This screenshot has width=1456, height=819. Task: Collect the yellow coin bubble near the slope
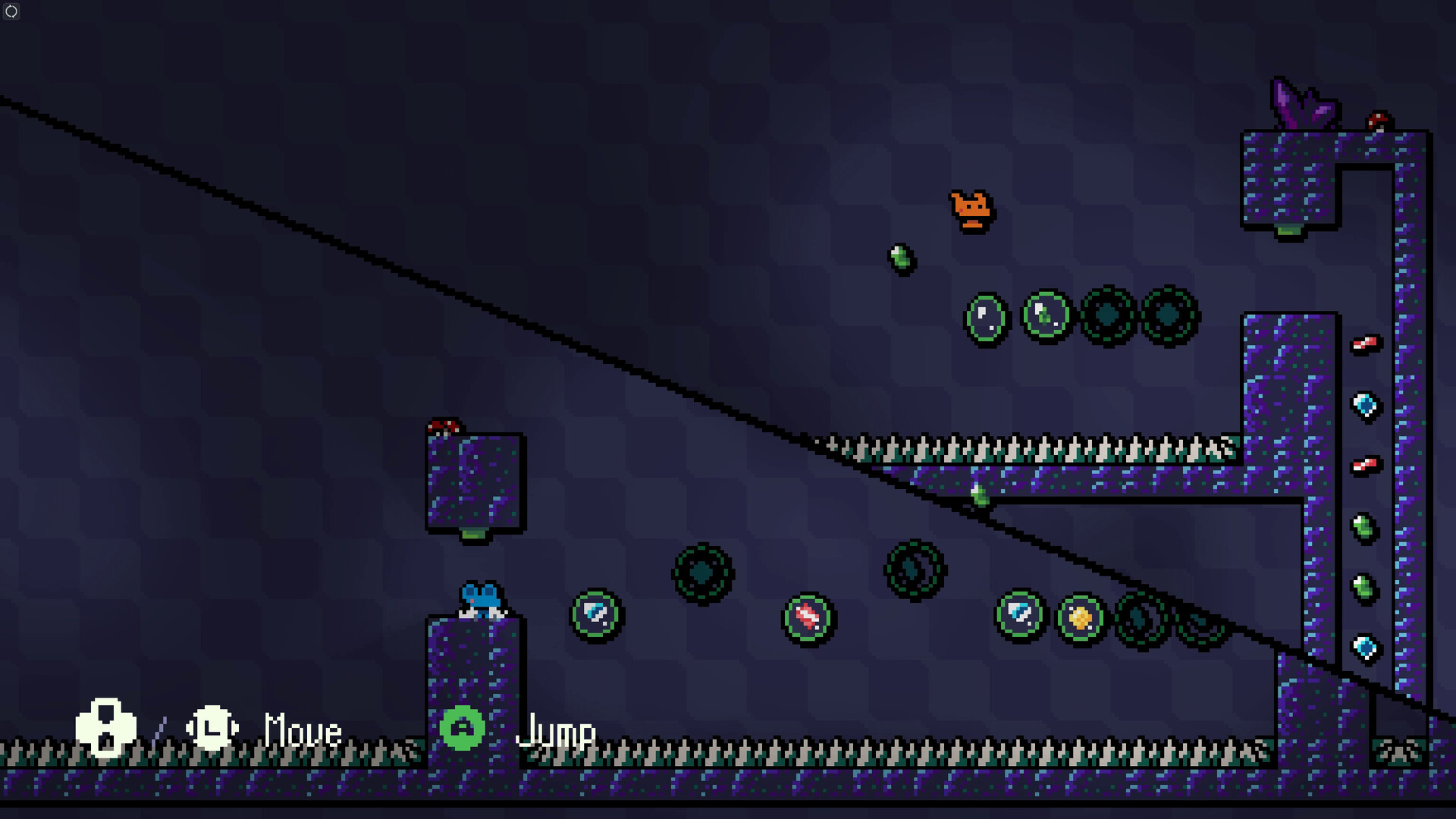tap(1080, 617)
